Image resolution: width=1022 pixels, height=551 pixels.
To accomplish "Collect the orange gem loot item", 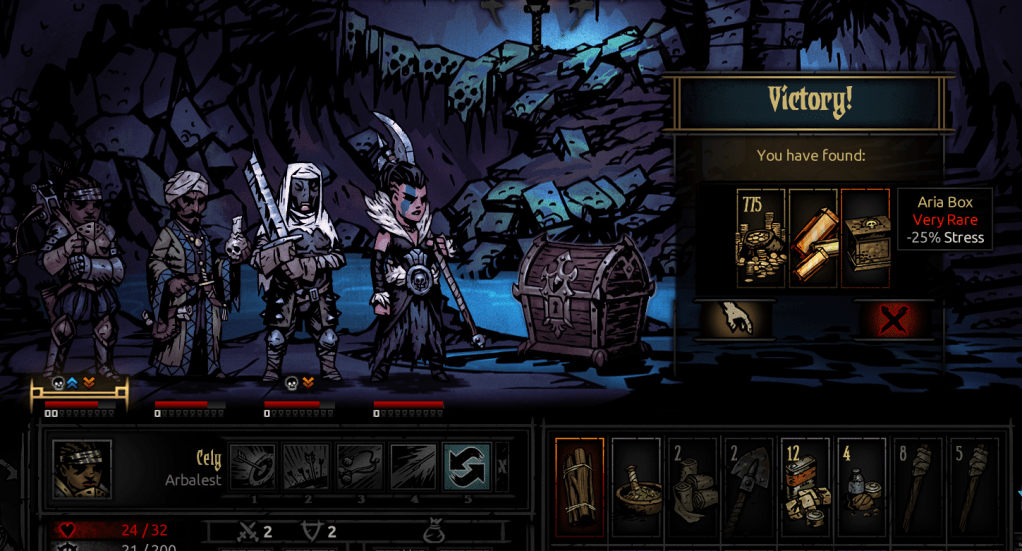I will pos(813,238).
